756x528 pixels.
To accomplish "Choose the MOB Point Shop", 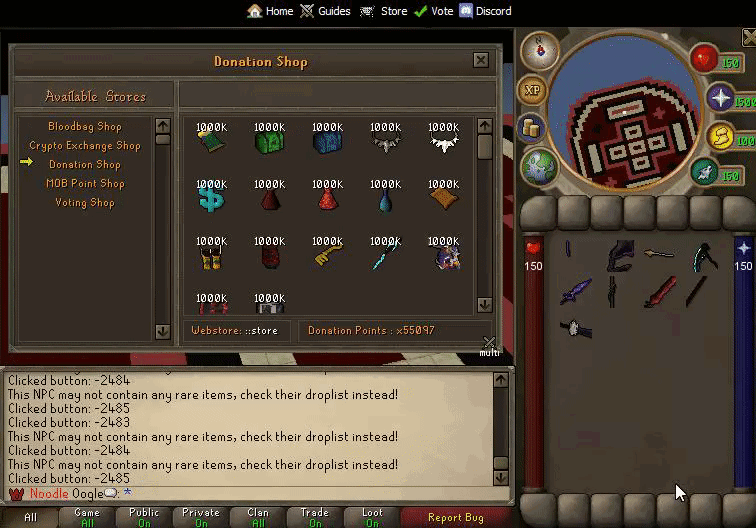I will (84, 184).
